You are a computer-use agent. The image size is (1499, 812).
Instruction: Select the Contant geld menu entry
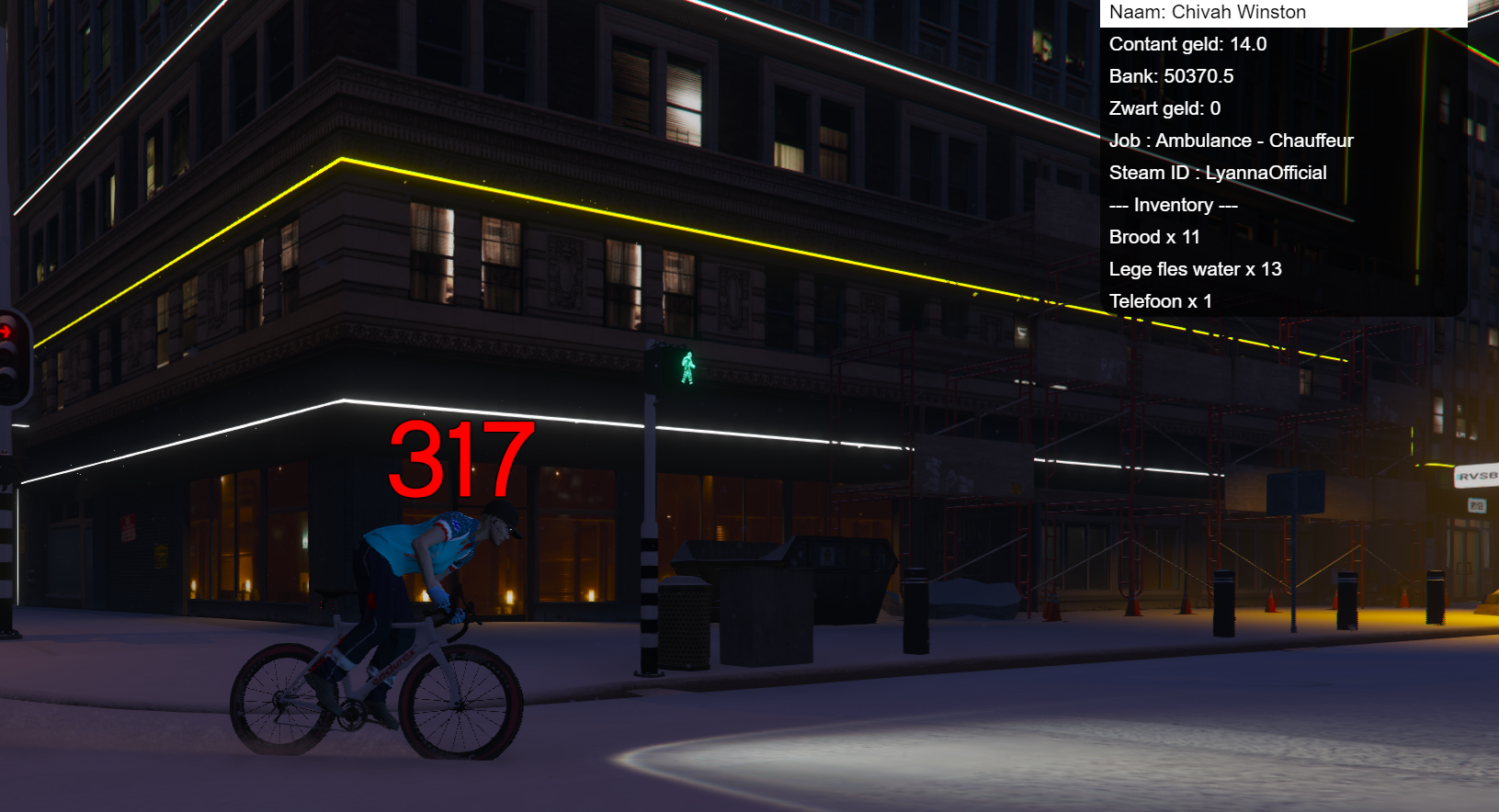click(x=1282, y=44)
